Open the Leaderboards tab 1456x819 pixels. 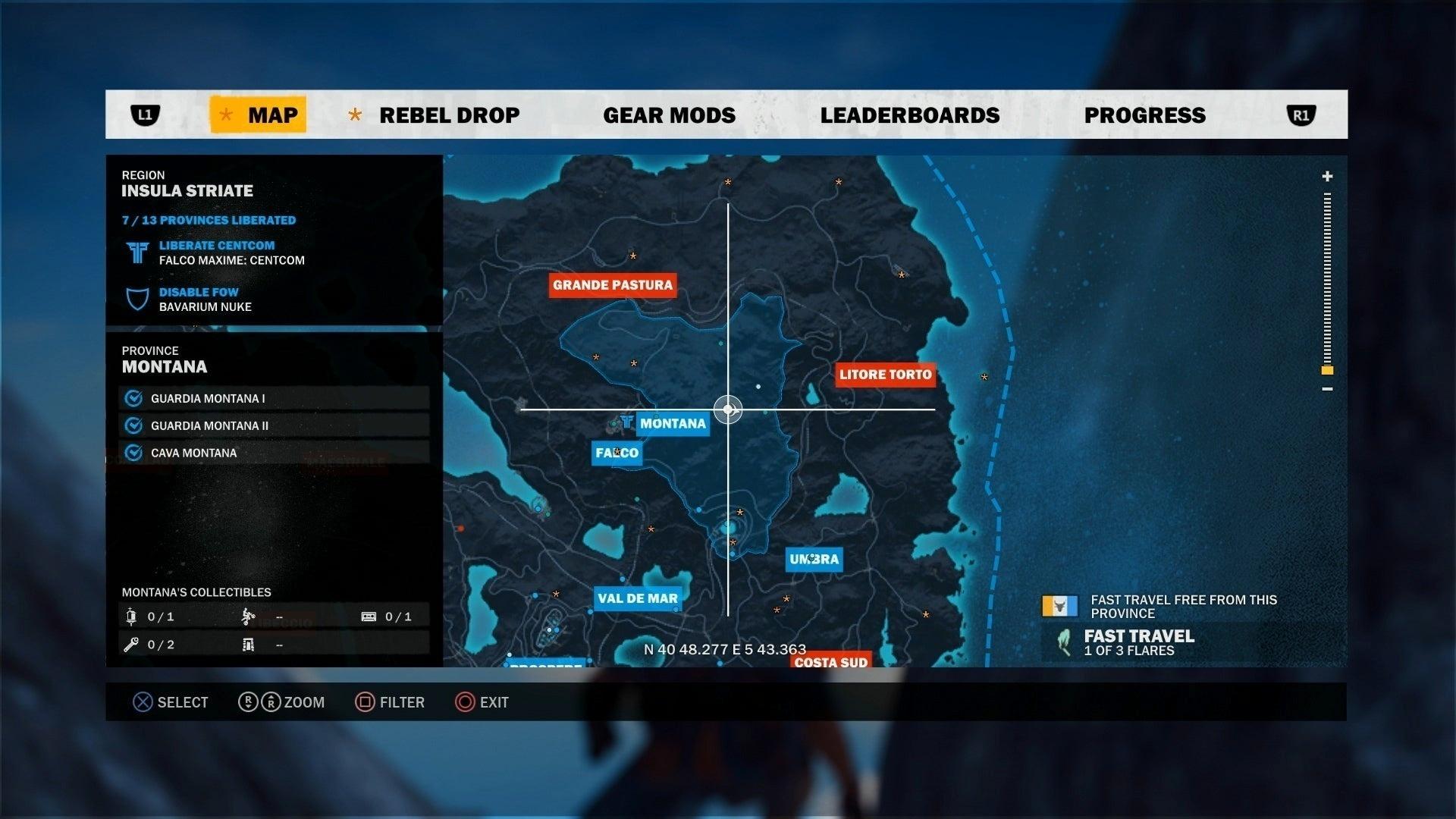[x=910, y=115]
